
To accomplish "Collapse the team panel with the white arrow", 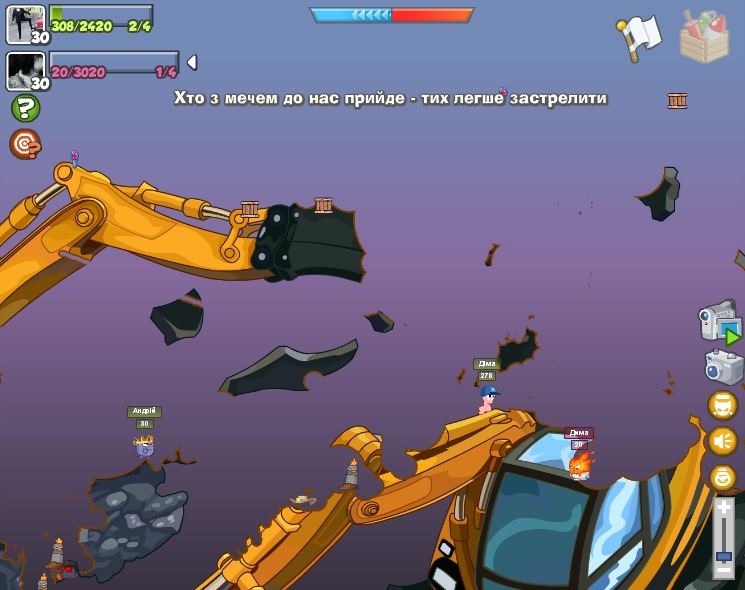I will click(x=191, y=62).
